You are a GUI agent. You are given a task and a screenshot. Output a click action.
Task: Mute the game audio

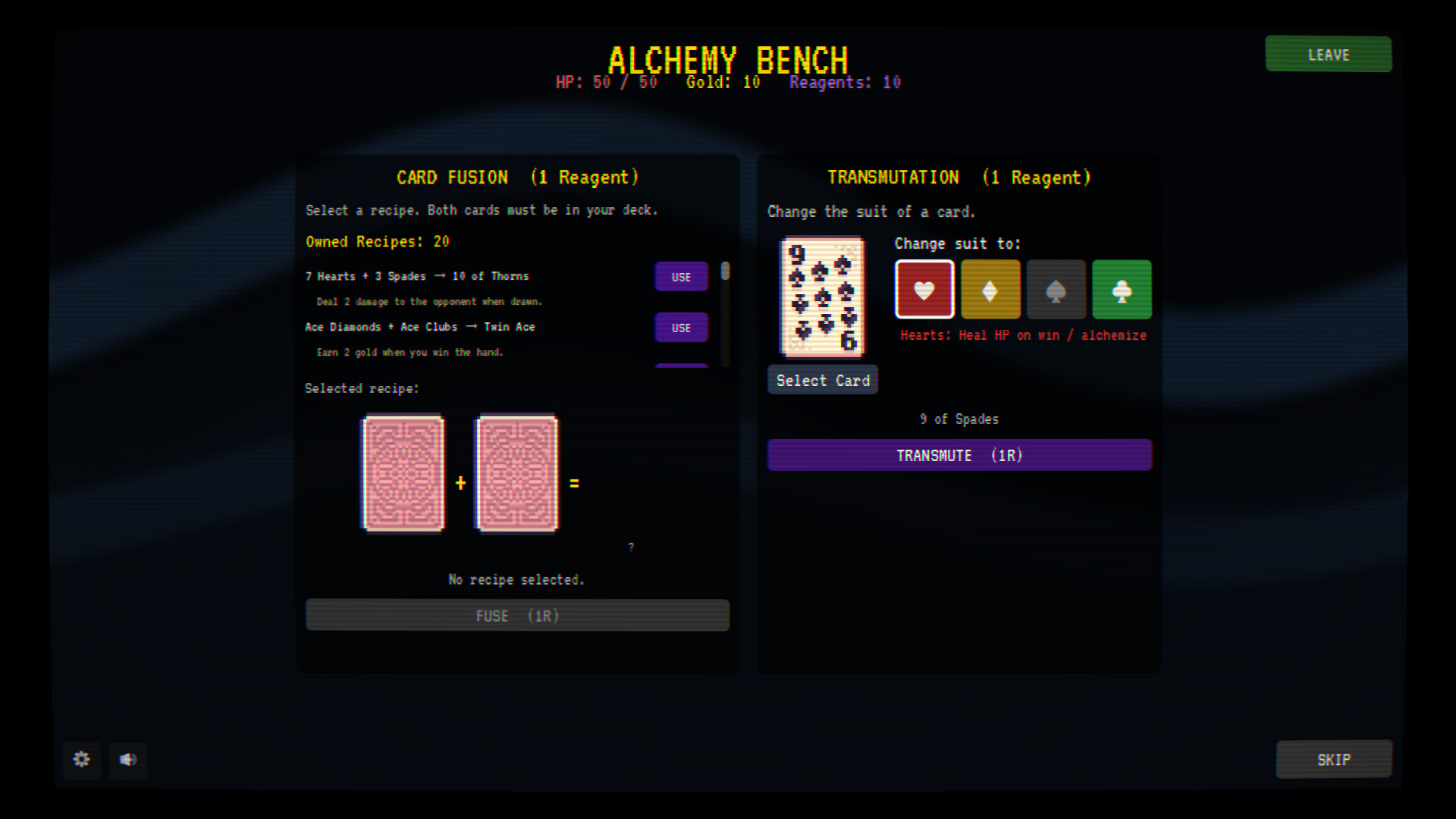(128, 761)
